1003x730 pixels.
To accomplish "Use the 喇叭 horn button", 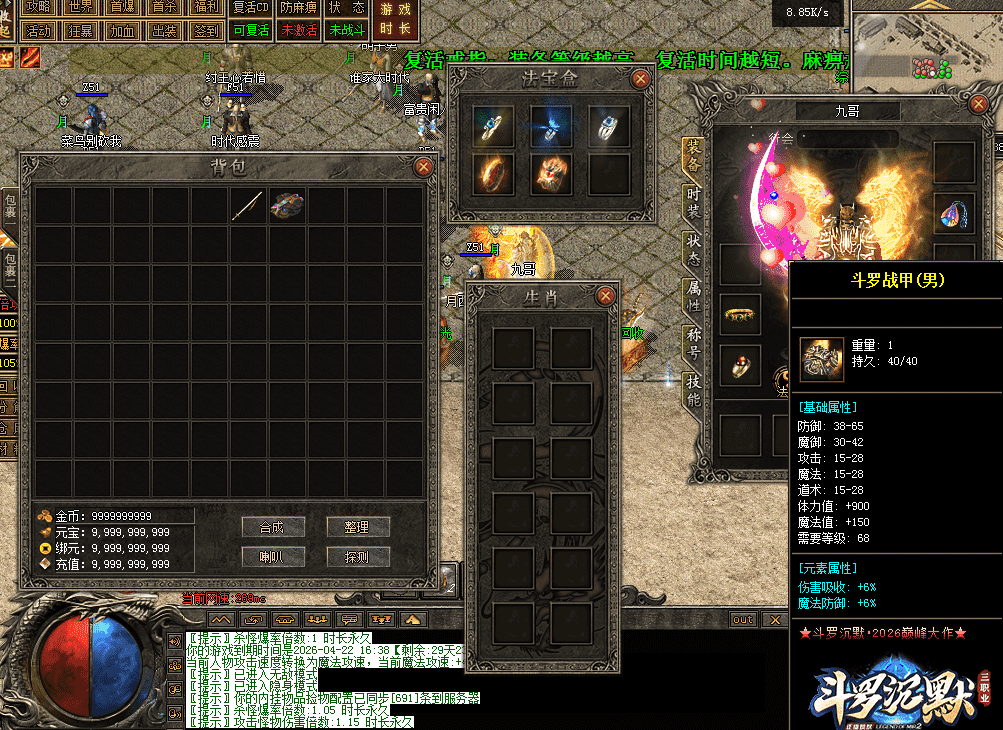I will (273, 557).
